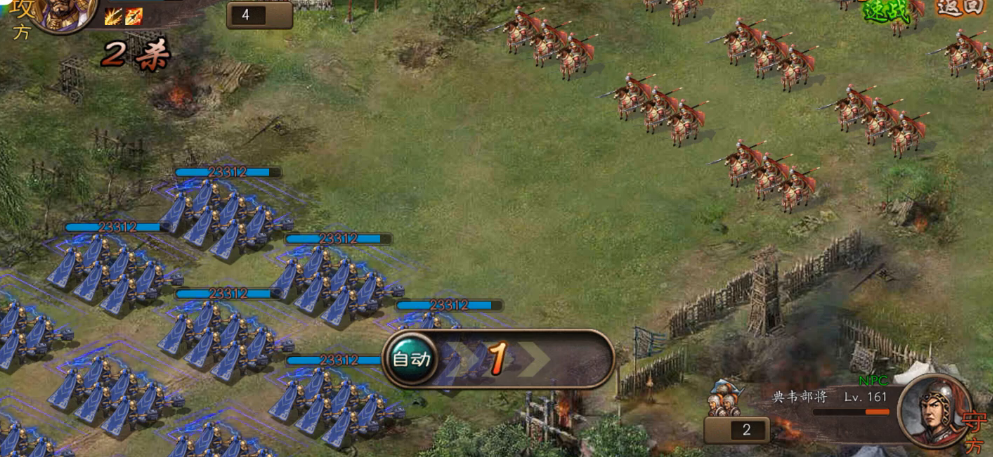Click the 返回 return button
The image size is (993, 457).
963,8
